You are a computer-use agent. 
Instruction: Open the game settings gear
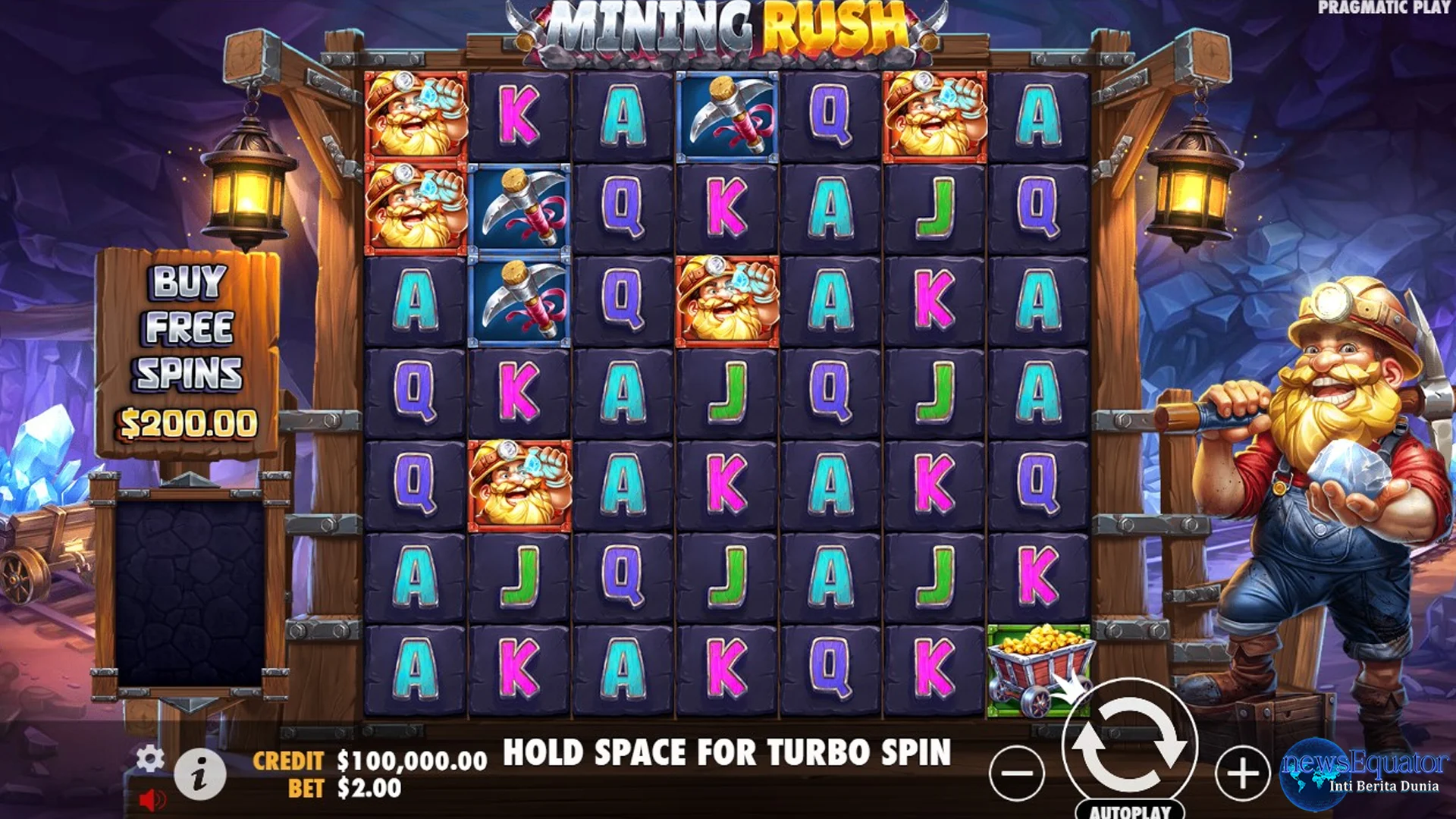tap(149, 758)
